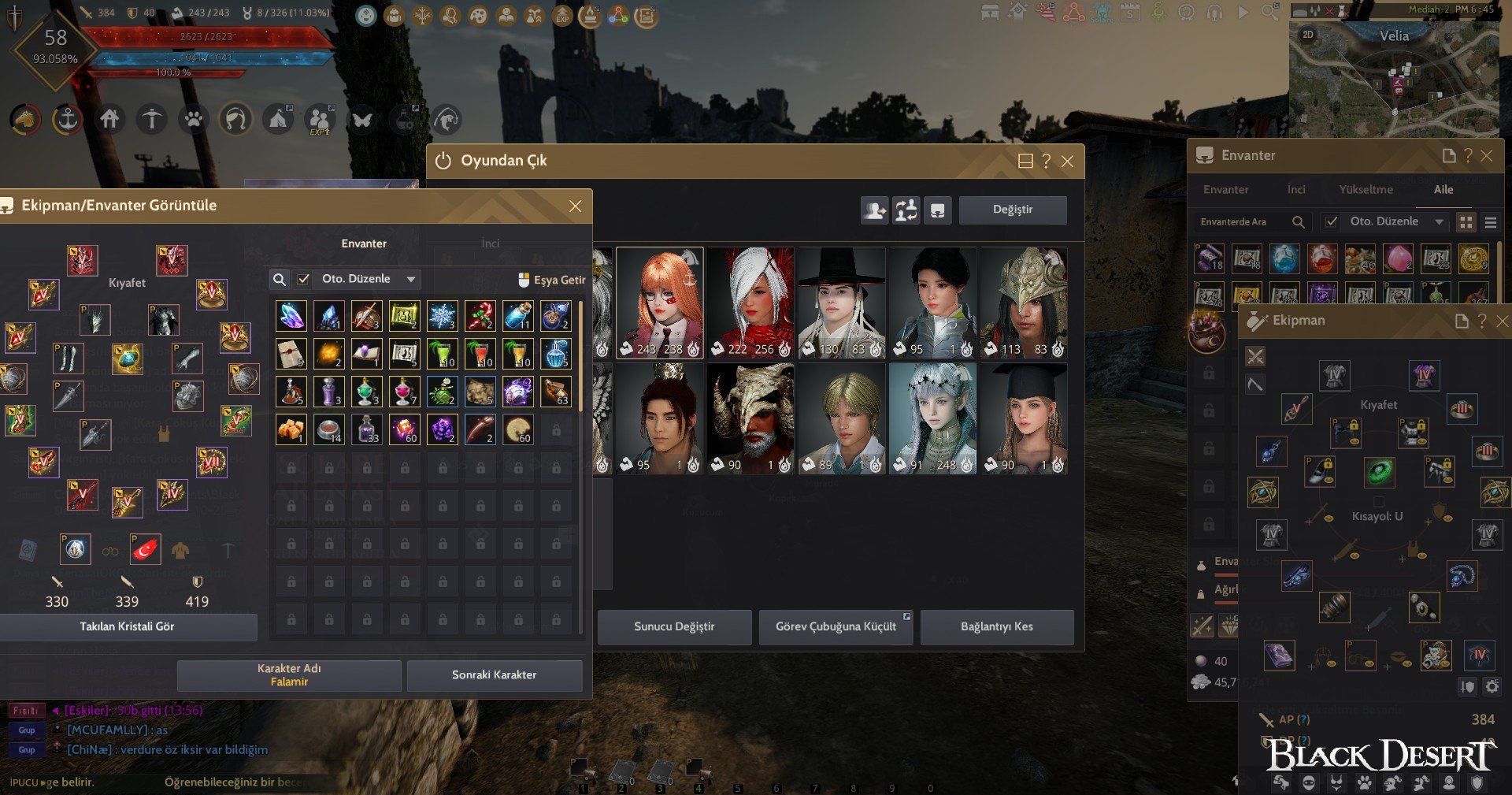Switch to the Yükseltme tab
This screenshot has height=795, width=1512.
pyautogui.click(x=1366, y=190)
